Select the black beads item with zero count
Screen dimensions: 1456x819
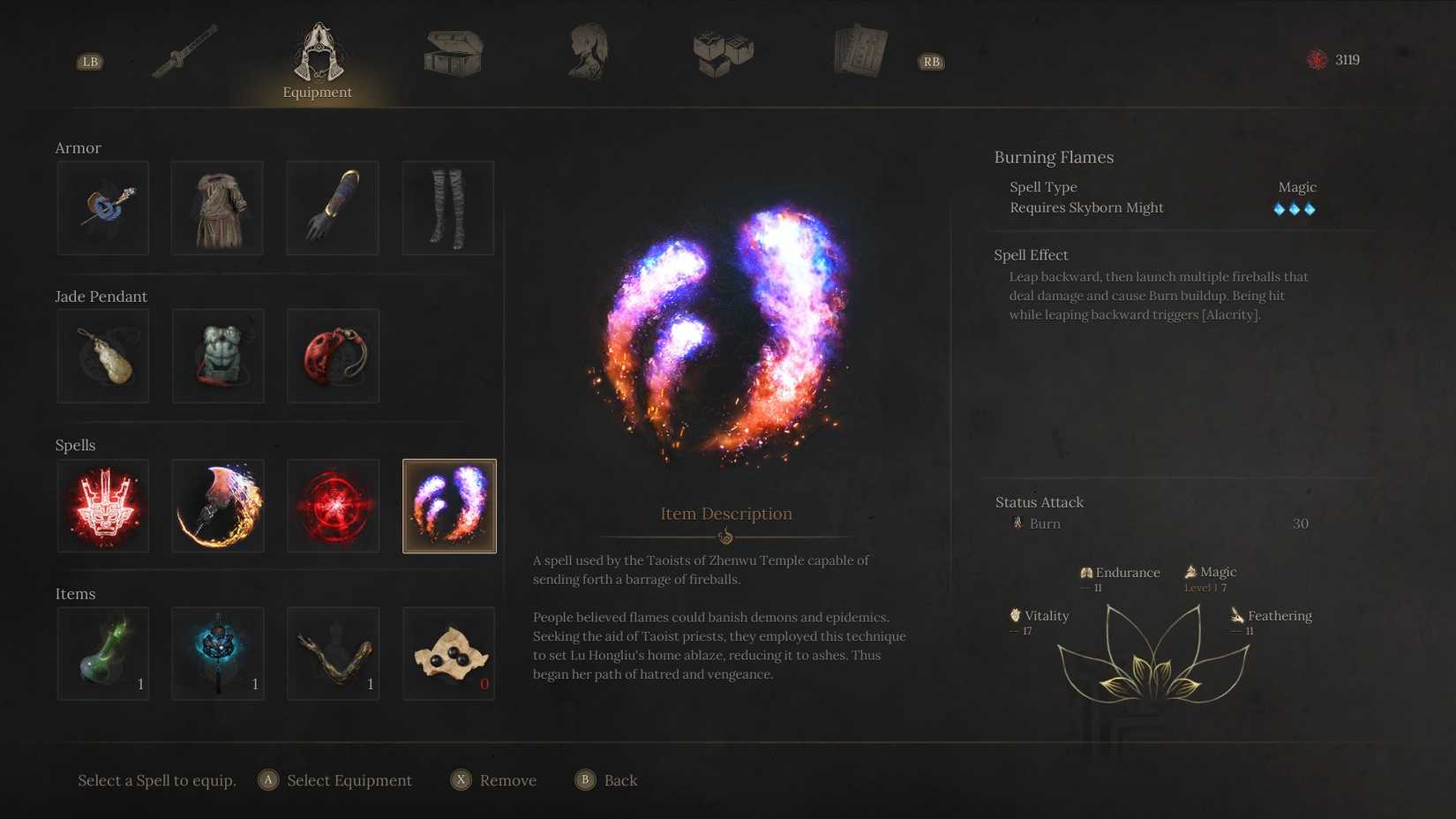pyautogui.click(x=448, y=653)
